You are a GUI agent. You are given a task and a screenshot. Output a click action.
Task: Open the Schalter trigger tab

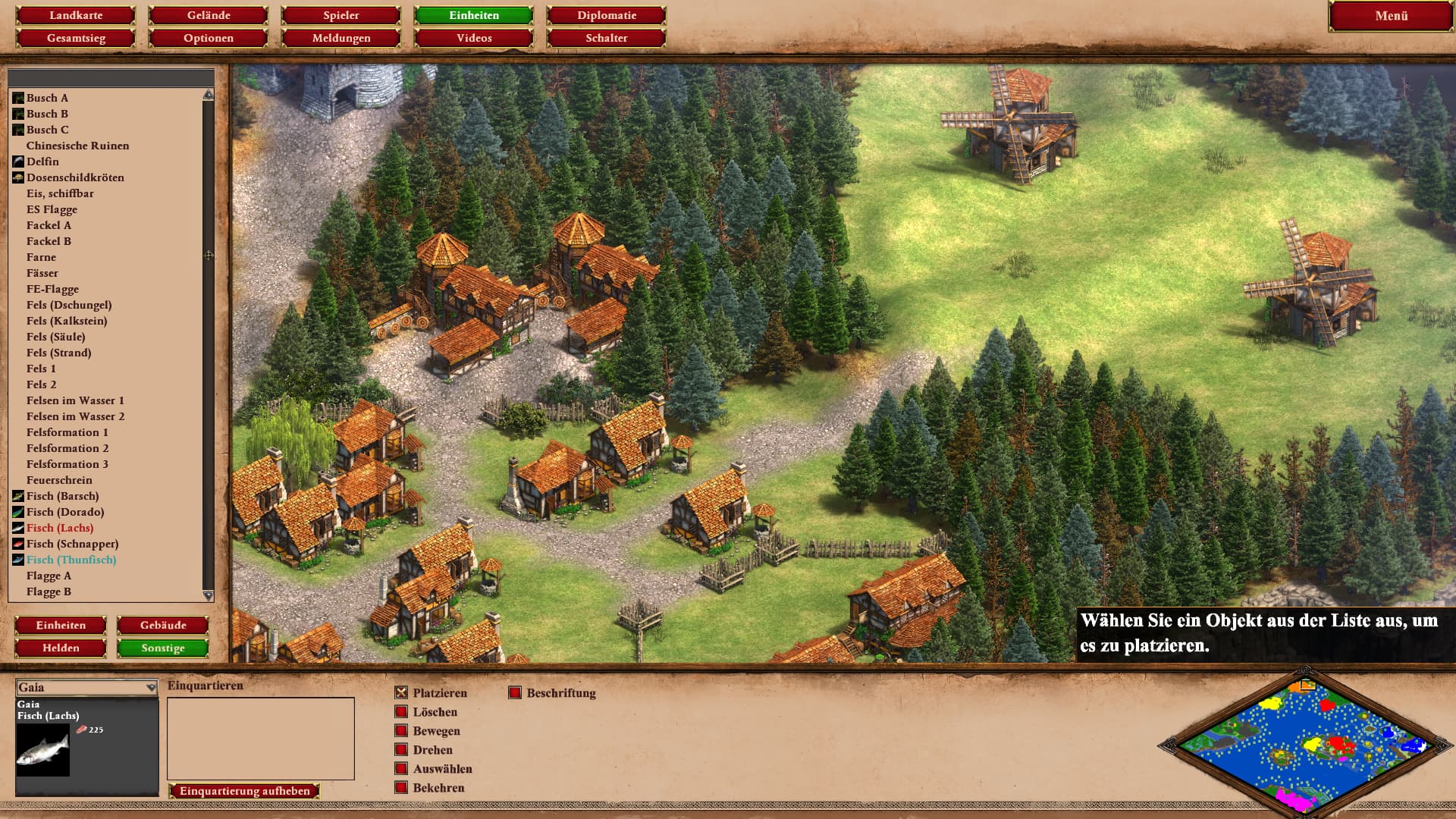[x=607, y=38]
